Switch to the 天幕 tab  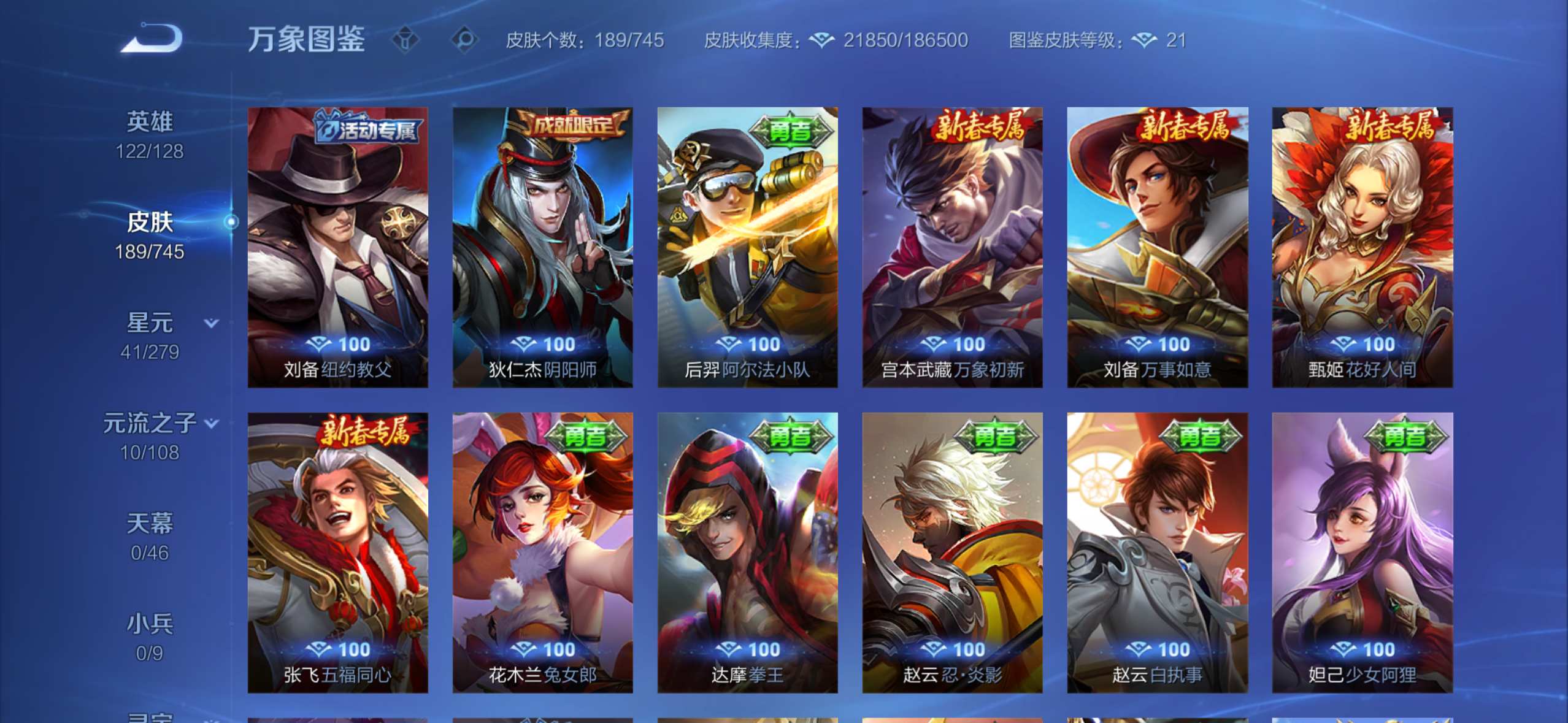[150, 537]
